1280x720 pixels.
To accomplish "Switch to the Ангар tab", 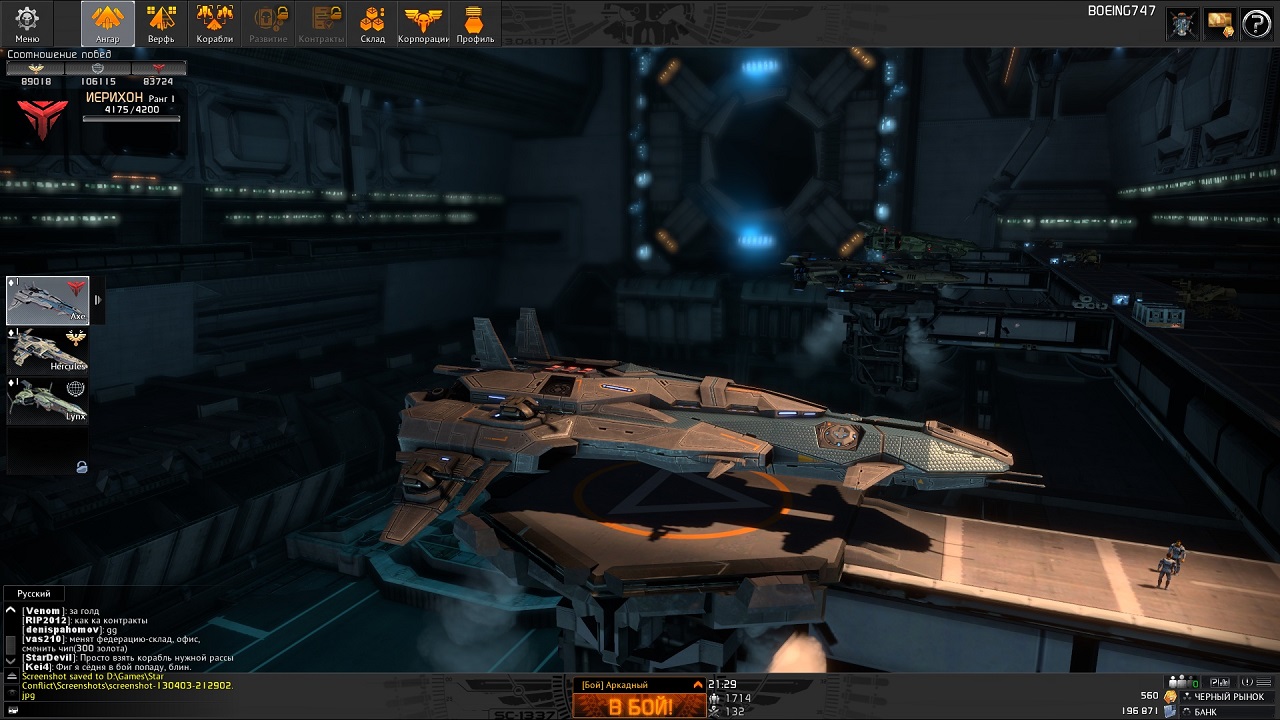I will point(107,23).
